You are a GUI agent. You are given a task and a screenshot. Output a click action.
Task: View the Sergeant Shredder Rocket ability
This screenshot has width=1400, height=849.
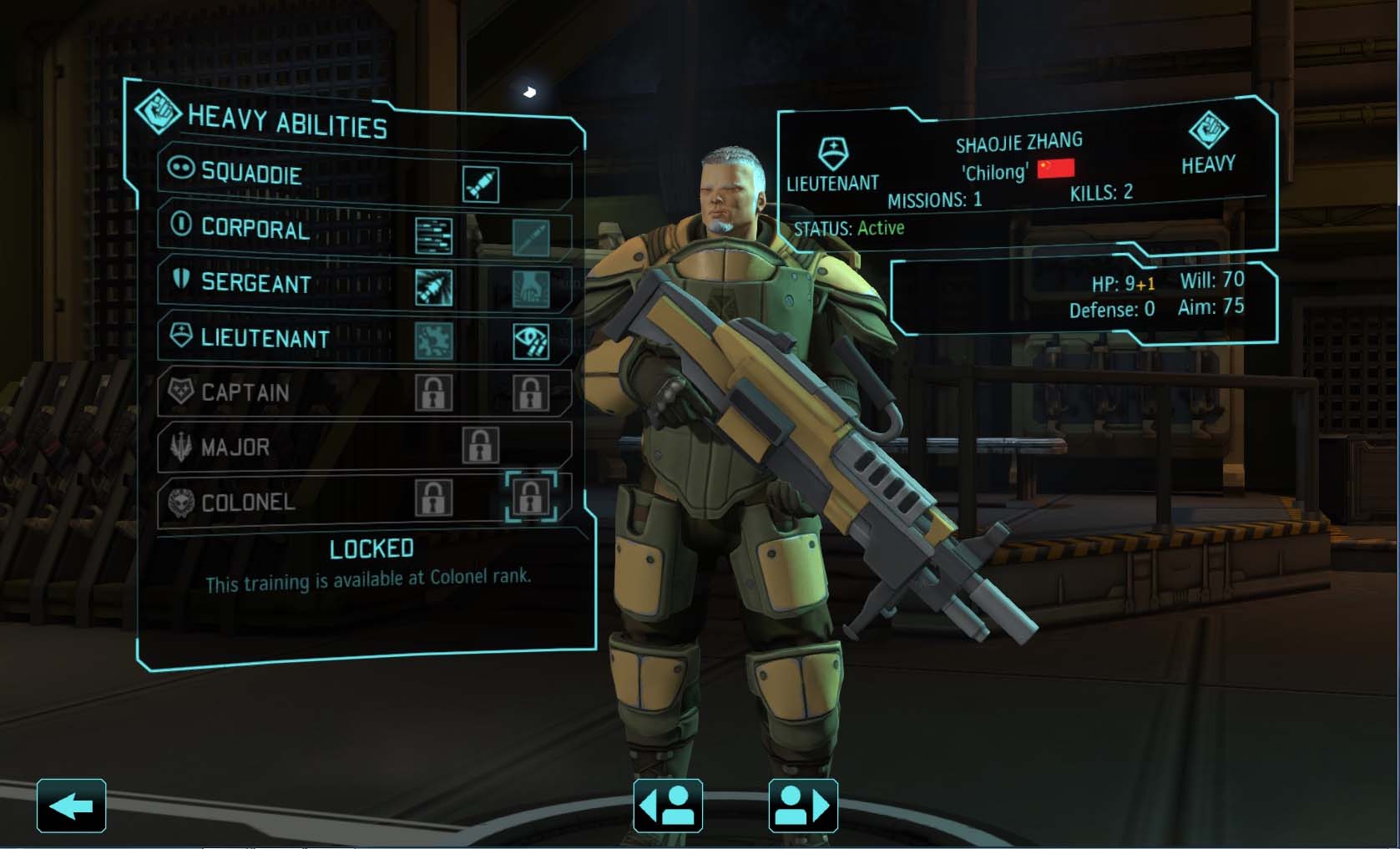[x=433, y=288]
